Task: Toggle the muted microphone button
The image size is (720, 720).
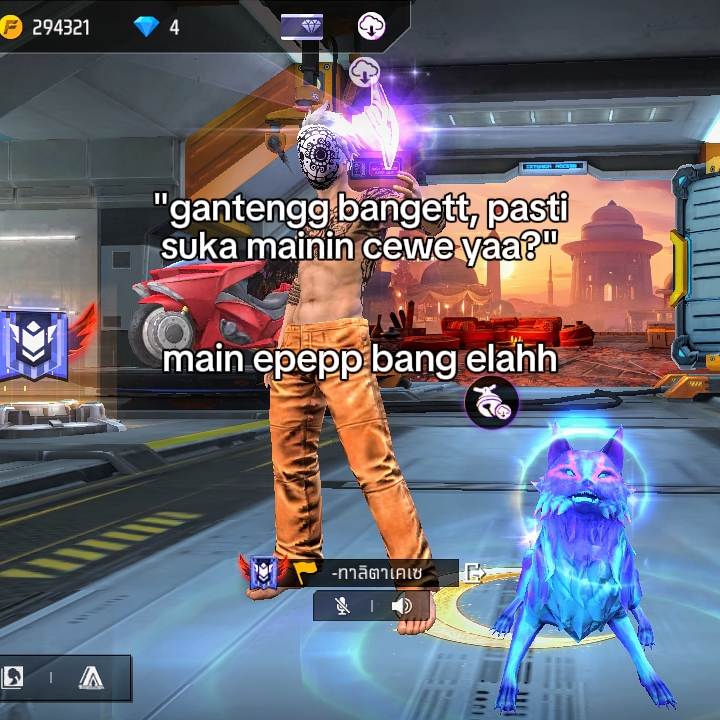Action: (x=343, y=606)
